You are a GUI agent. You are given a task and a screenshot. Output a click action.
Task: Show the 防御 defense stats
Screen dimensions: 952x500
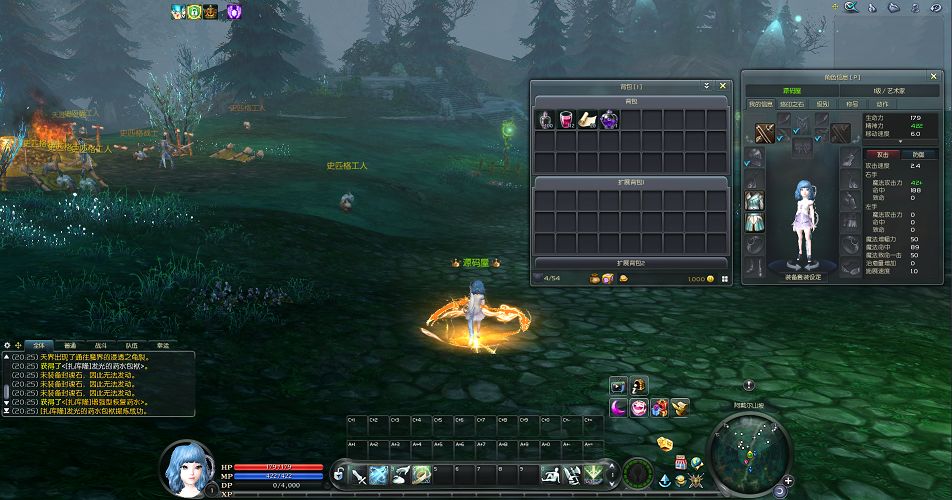click(x=919, y=155)
